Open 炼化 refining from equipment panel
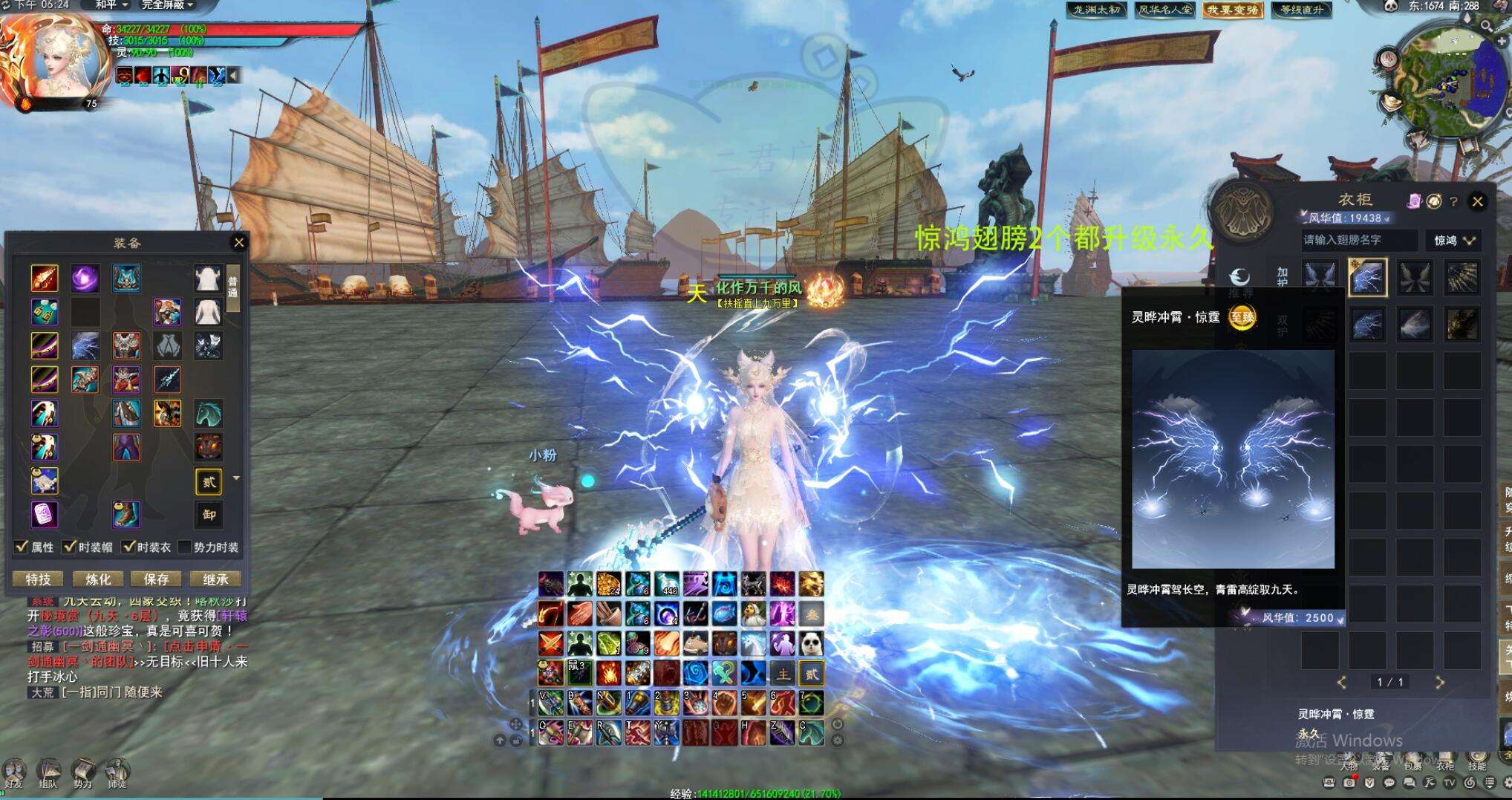The image size is (1512, 800). click(x=97, y=579)
